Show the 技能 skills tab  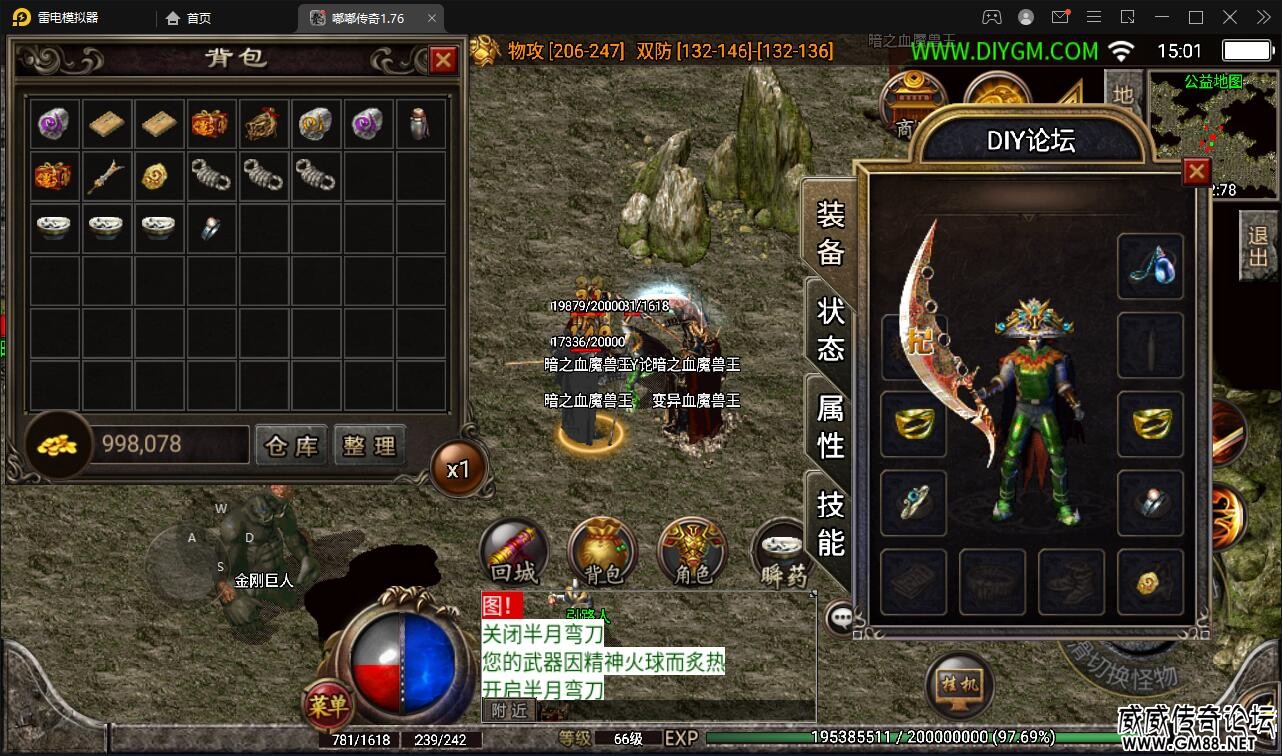tap(831, 522)
